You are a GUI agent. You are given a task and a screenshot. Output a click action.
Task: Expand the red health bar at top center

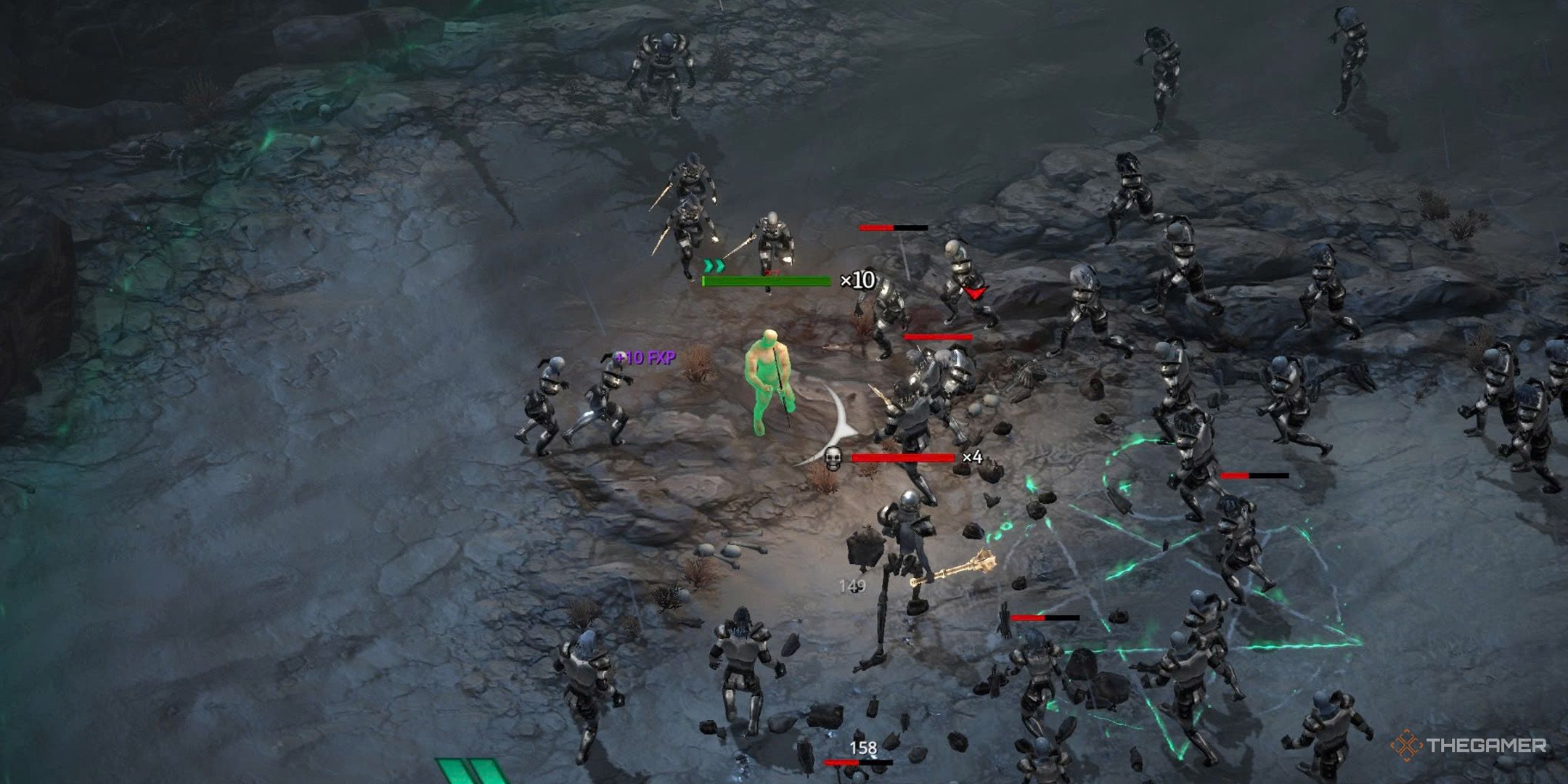point(889,229)
